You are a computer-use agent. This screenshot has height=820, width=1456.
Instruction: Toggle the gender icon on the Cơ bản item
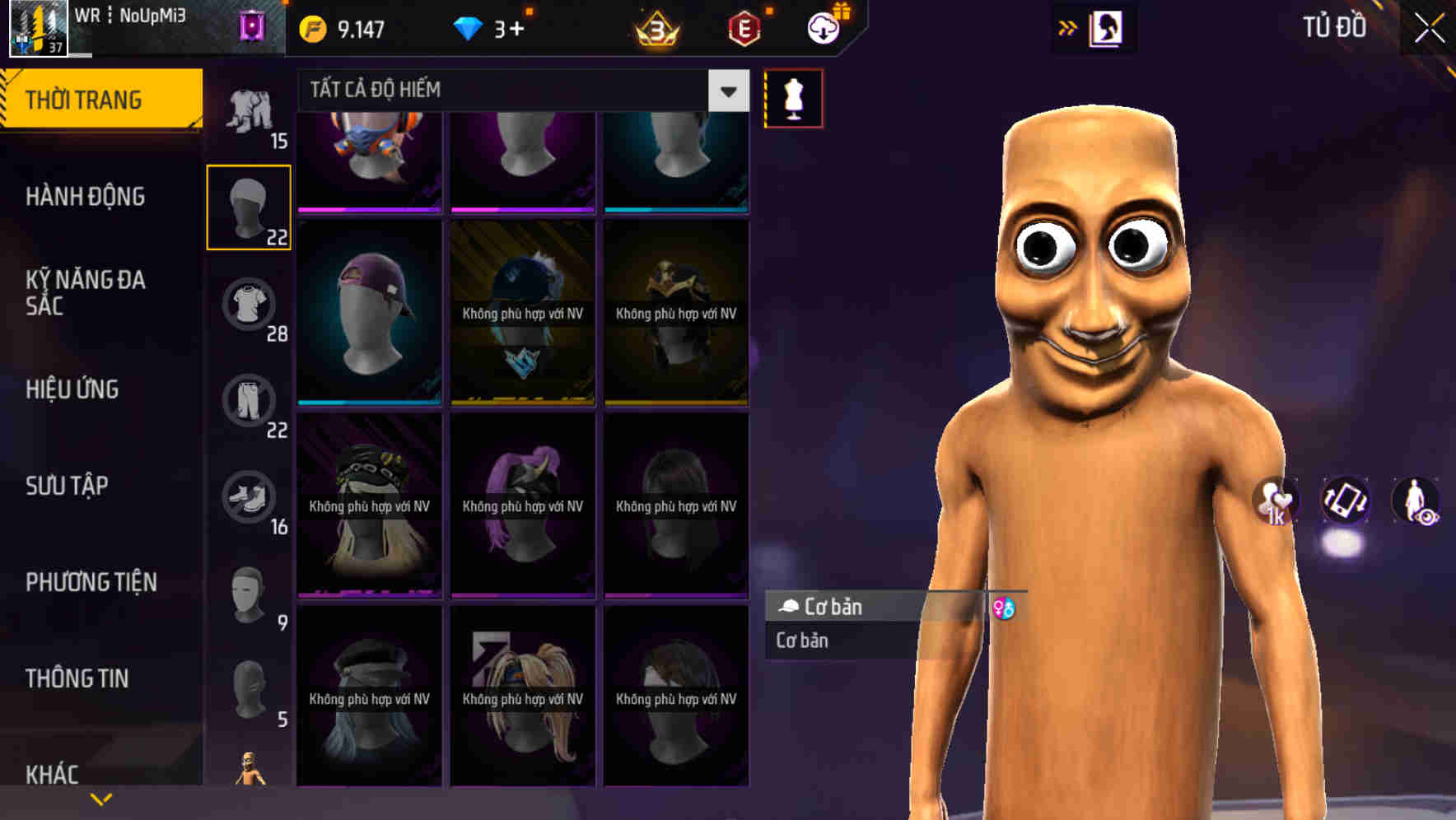coord(1006,609)
